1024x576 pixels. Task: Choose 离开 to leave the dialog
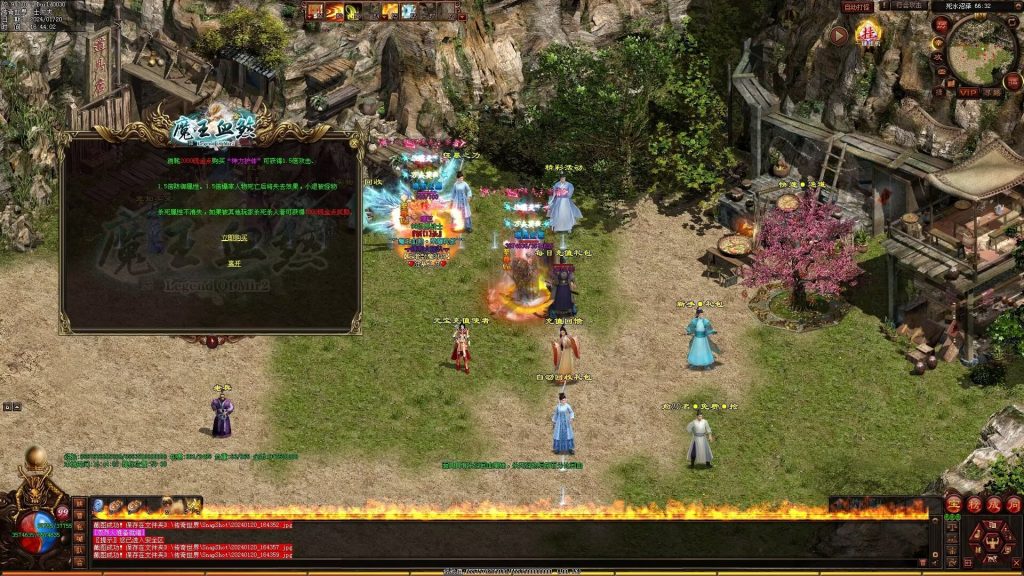click(233, 263)
